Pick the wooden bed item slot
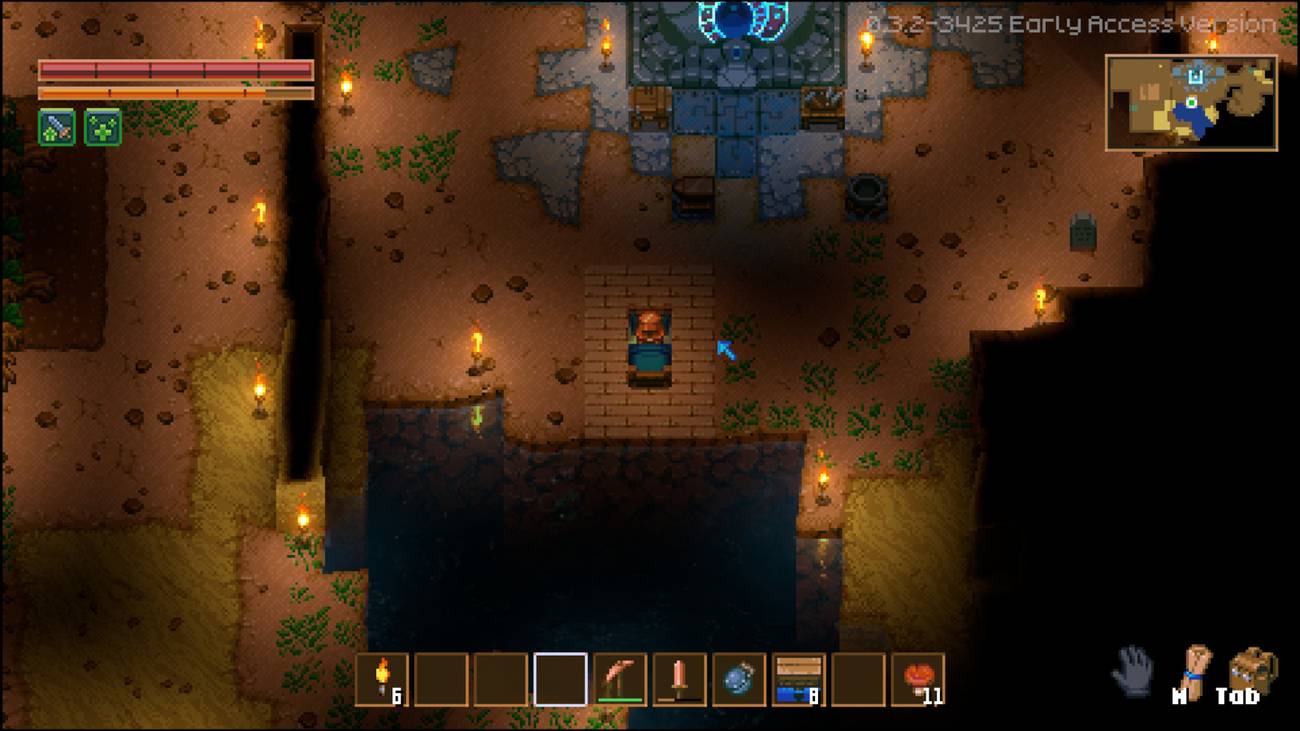Image resolution: width=1300 pixels, height=731 pixels. [799, 680]
